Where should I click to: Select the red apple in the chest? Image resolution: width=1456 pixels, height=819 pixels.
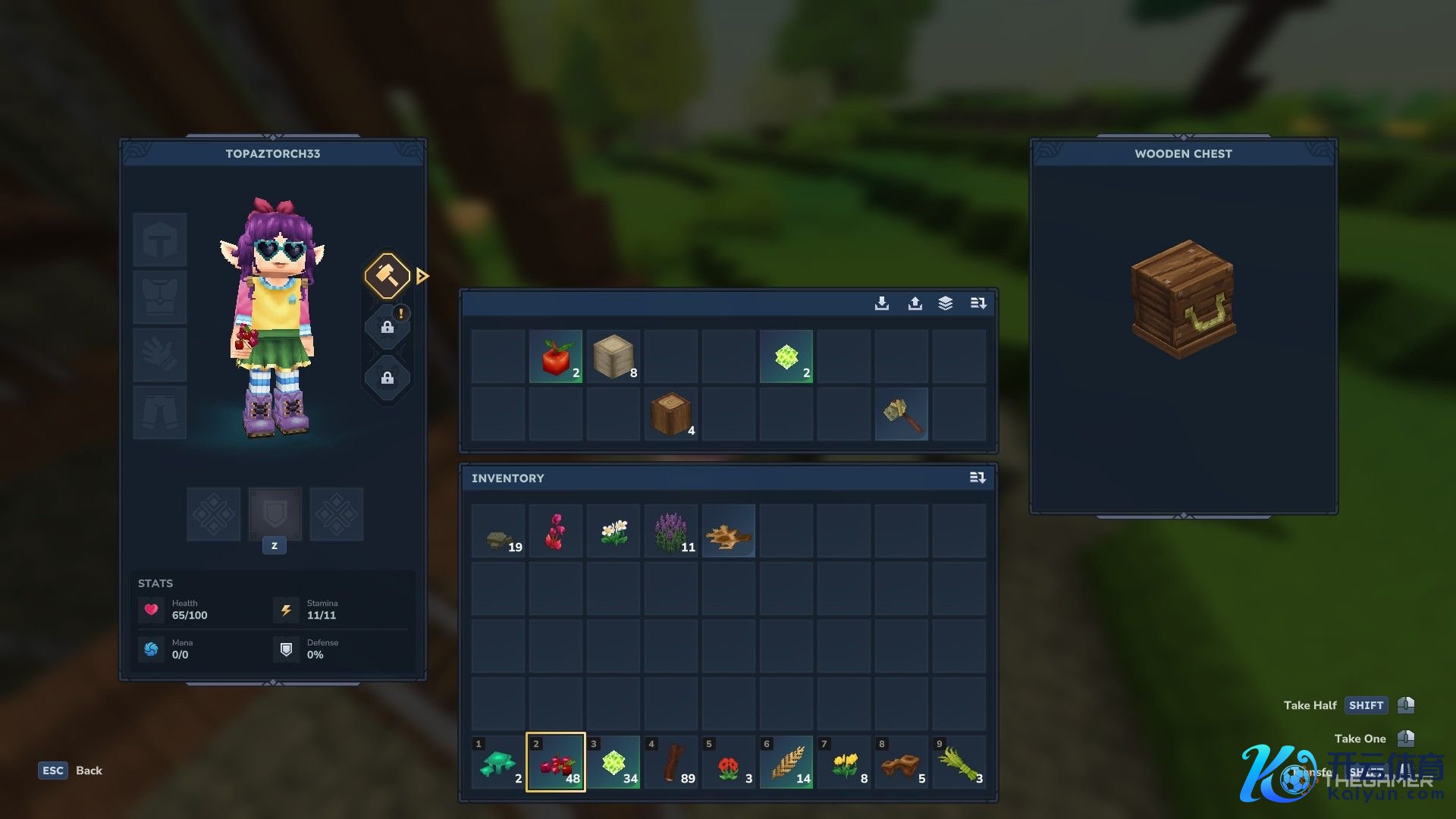point(556,356)
